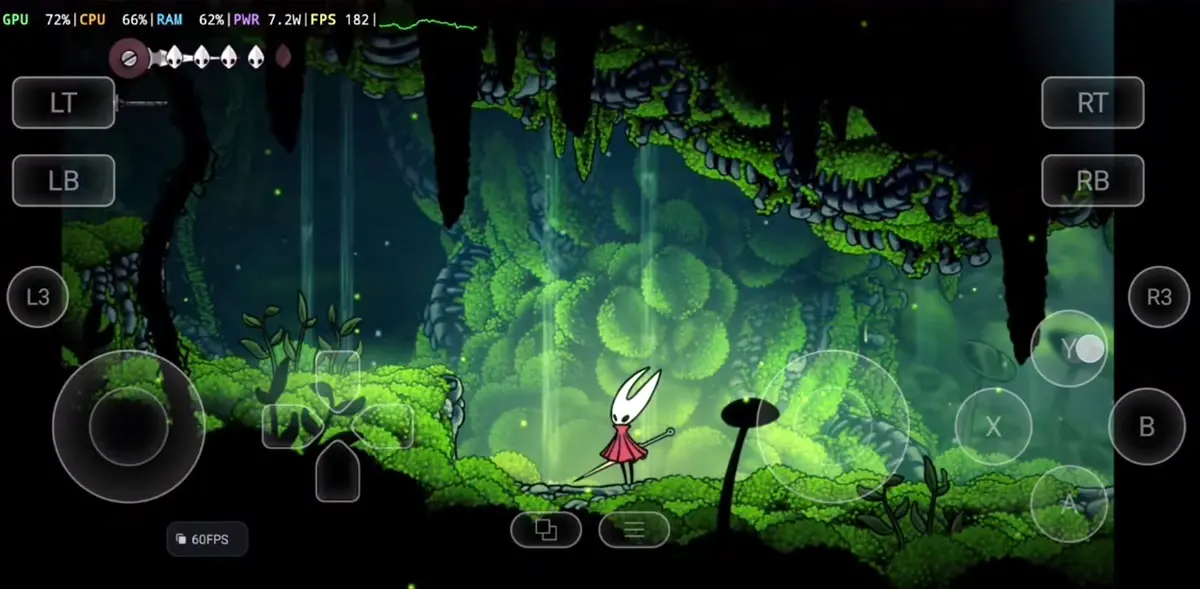
Task: Open the three-line menu button
Action: pos(634,530)
